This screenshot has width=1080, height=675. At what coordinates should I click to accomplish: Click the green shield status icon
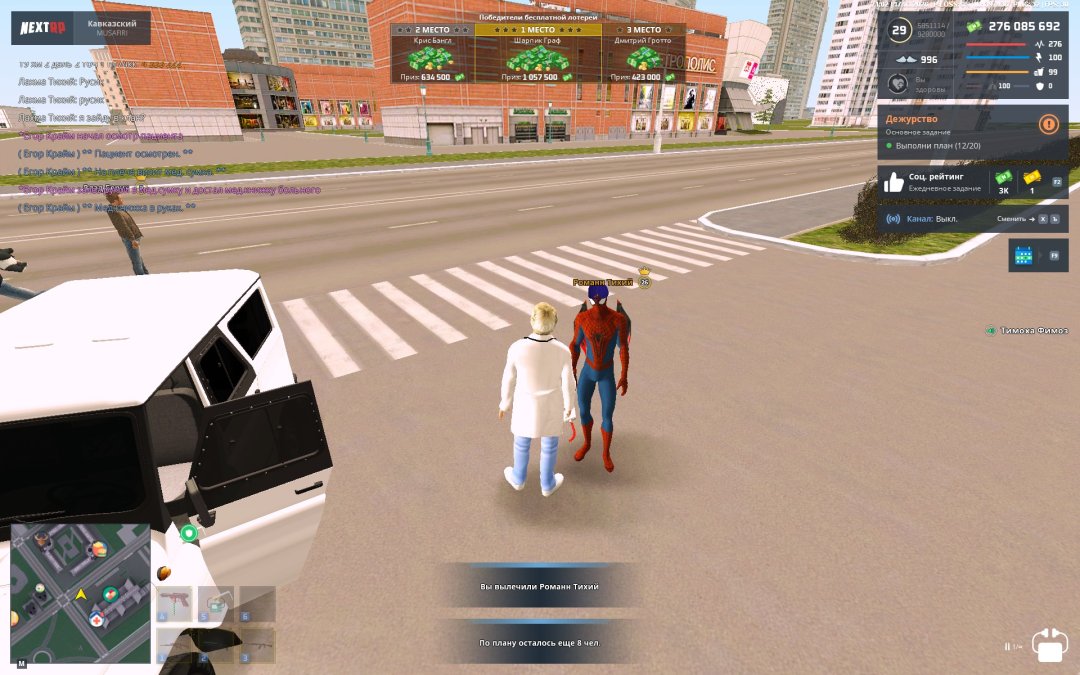[189, 533]
